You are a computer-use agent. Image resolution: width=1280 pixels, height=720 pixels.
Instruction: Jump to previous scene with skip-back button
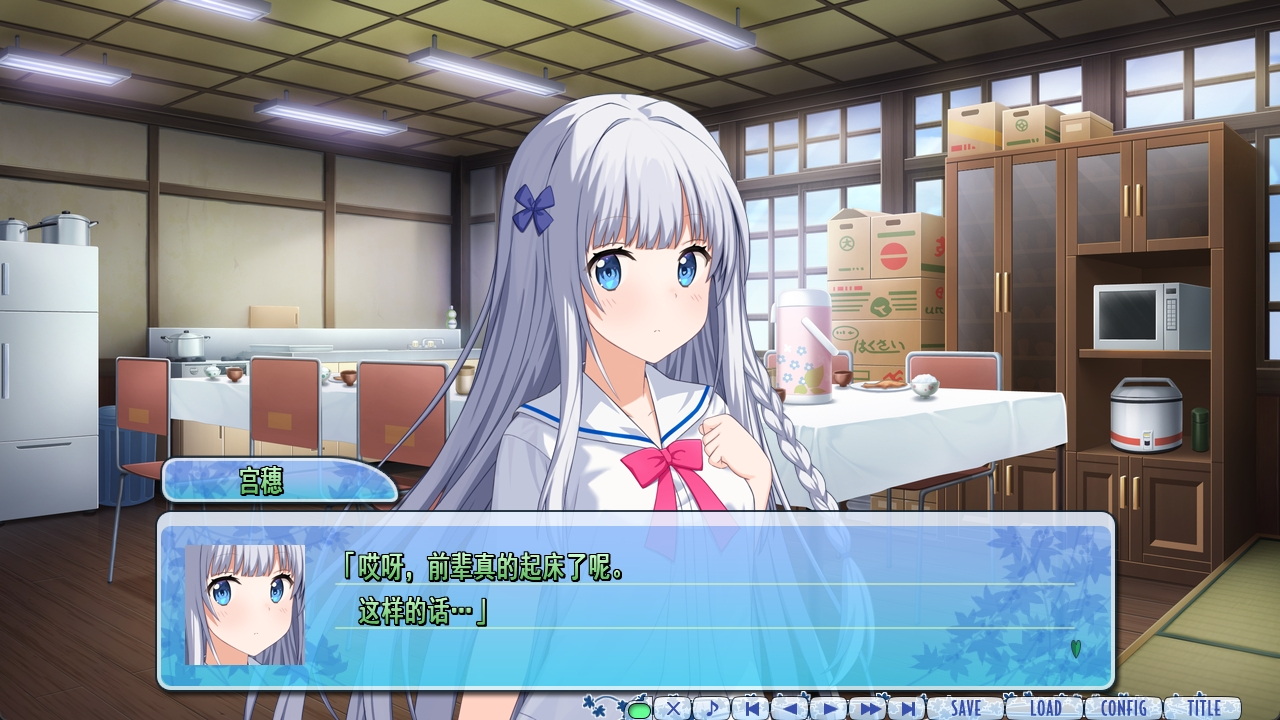point(751,708)
